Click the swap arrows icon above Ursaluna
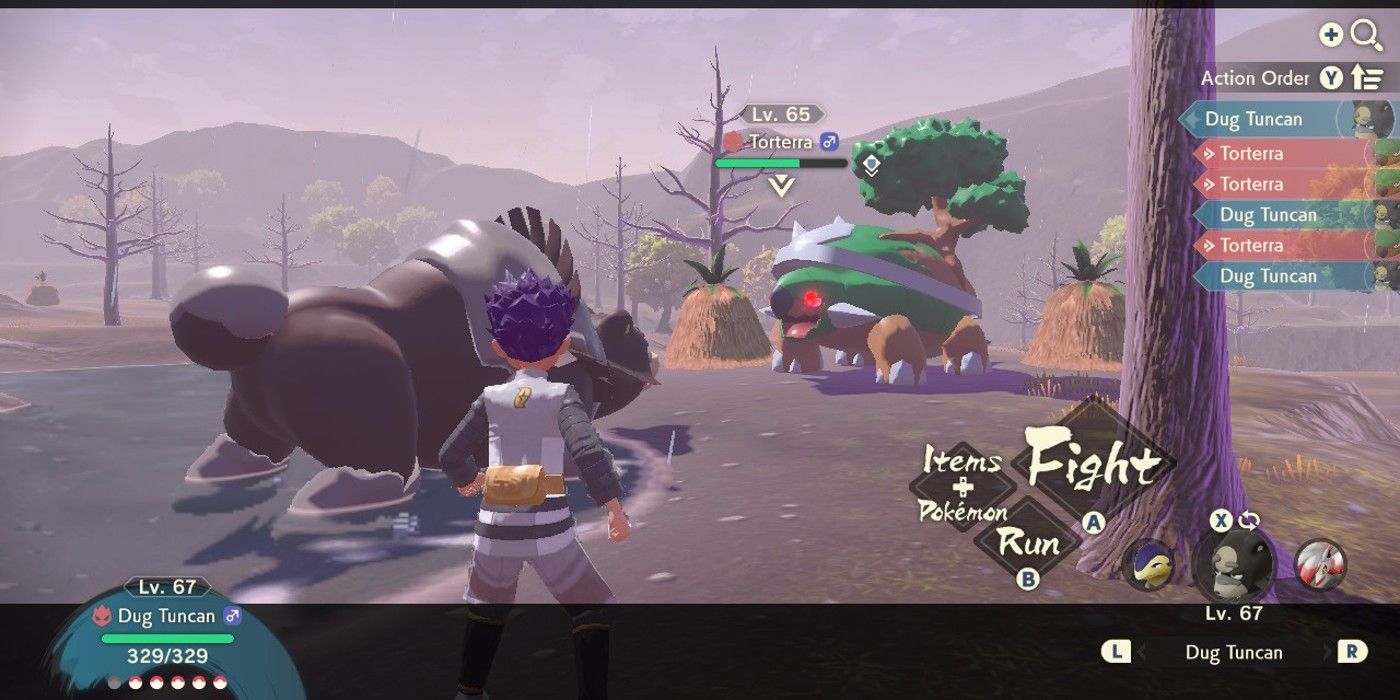The width and height of the screenshot is (1400, 700). [x=1248, y=519]
